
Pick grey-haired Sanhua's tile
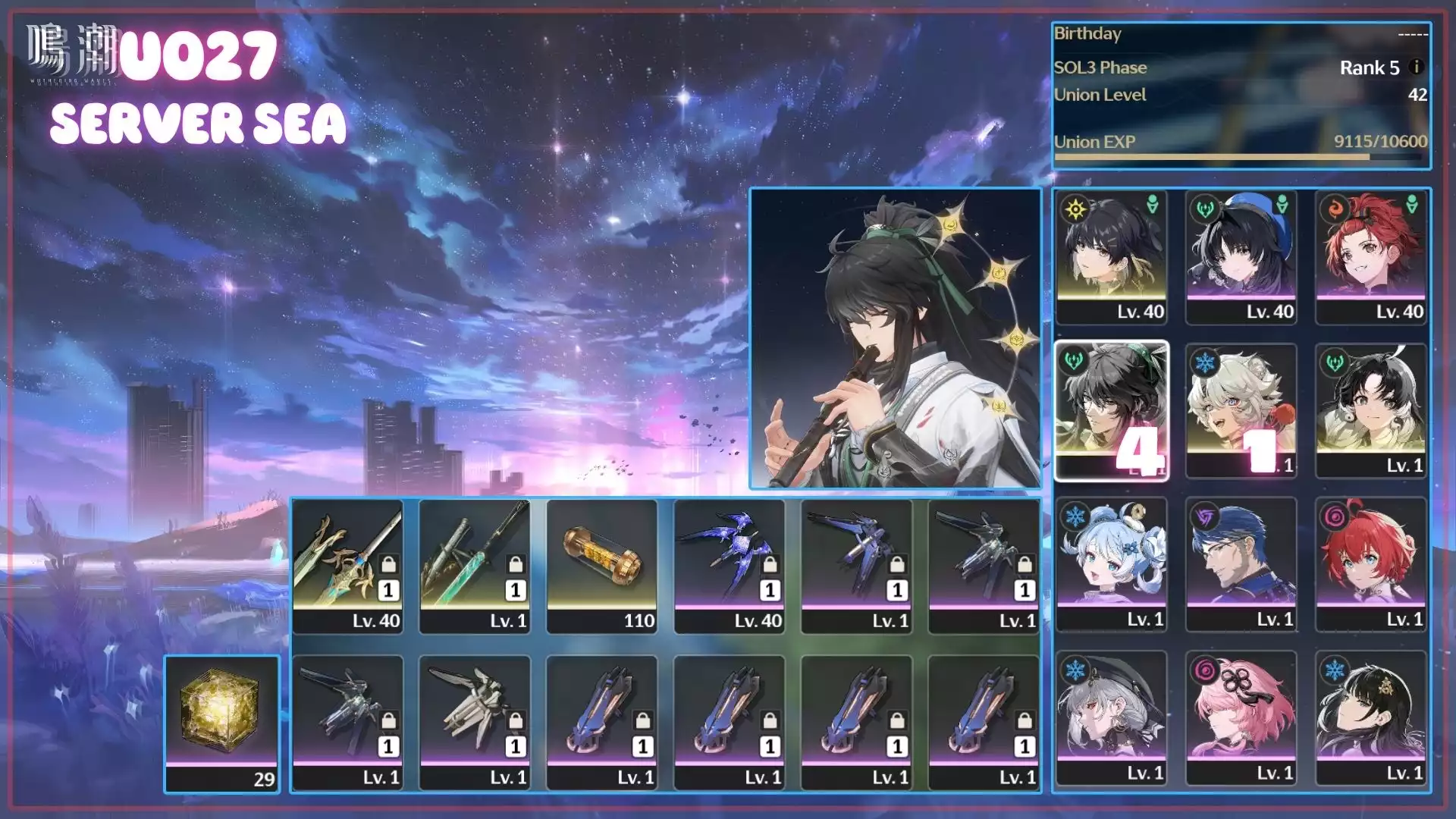tap(1111, 717)
